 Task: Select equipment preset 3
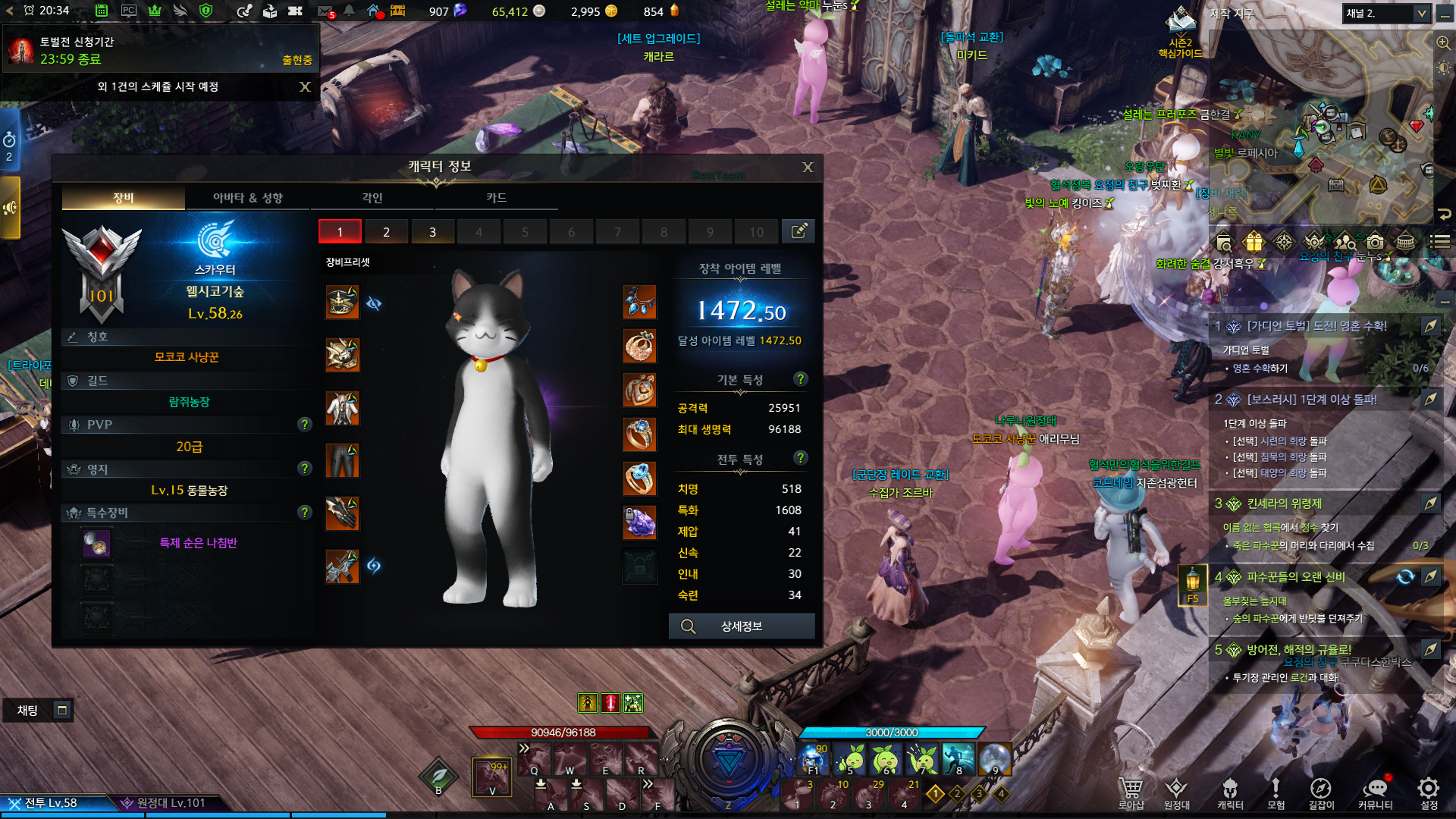pos(432,232)
